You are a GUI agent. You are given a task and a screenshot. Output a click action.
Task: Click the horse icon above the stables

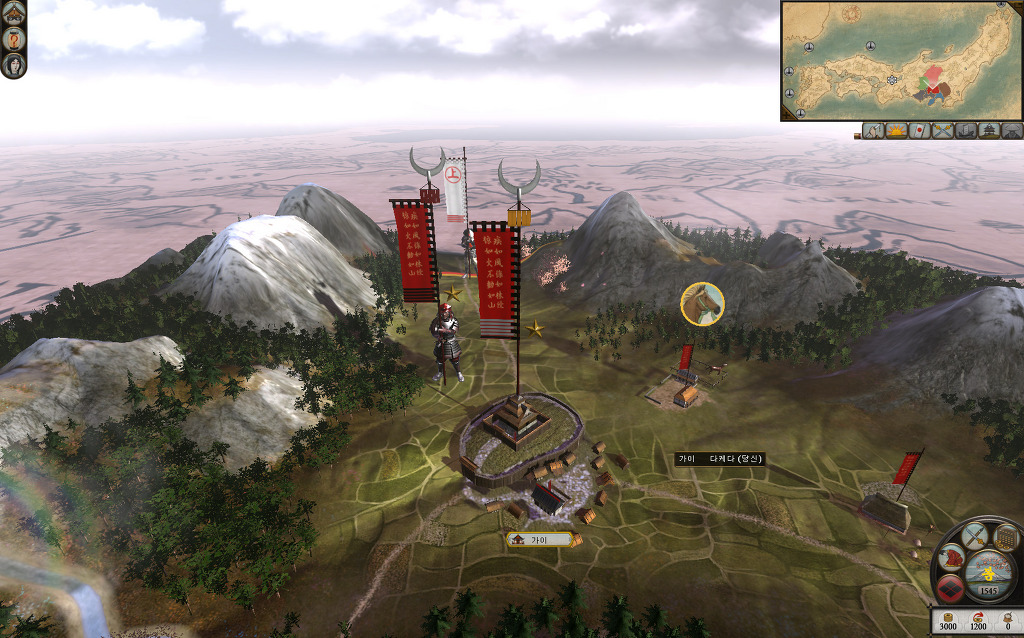click(x=702, y=303)
